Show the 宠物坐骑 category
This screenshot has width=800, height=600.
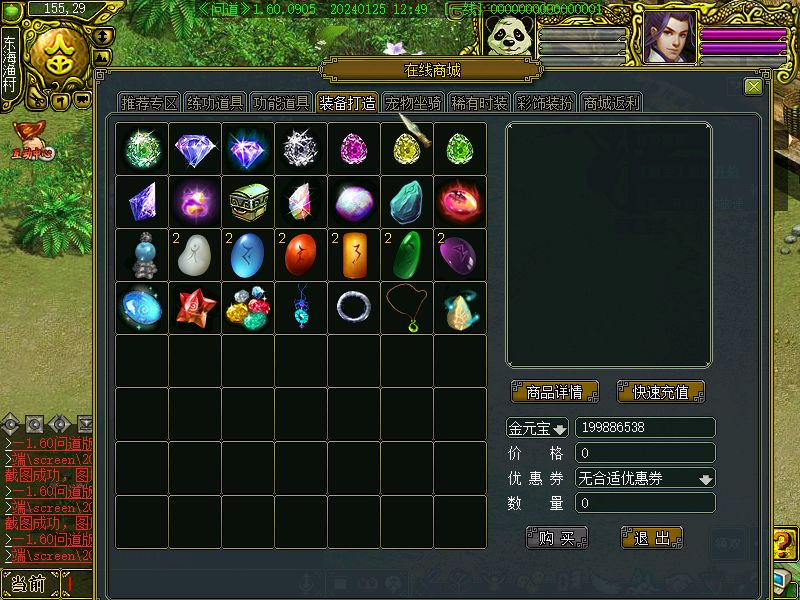tap(413, 103)
